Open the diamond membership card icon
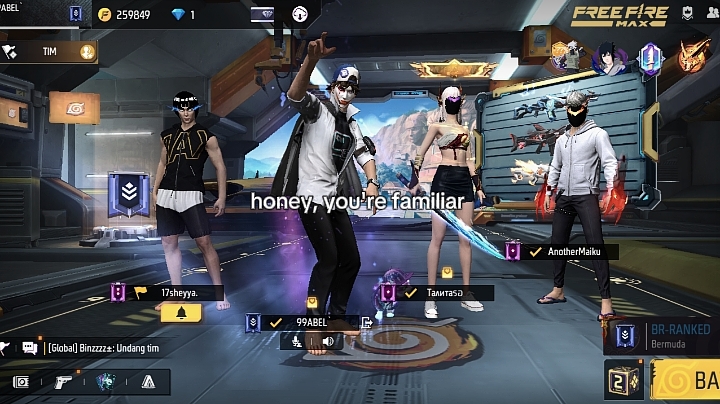The width and height of the screenshot is (720, 404). [262, 14]
